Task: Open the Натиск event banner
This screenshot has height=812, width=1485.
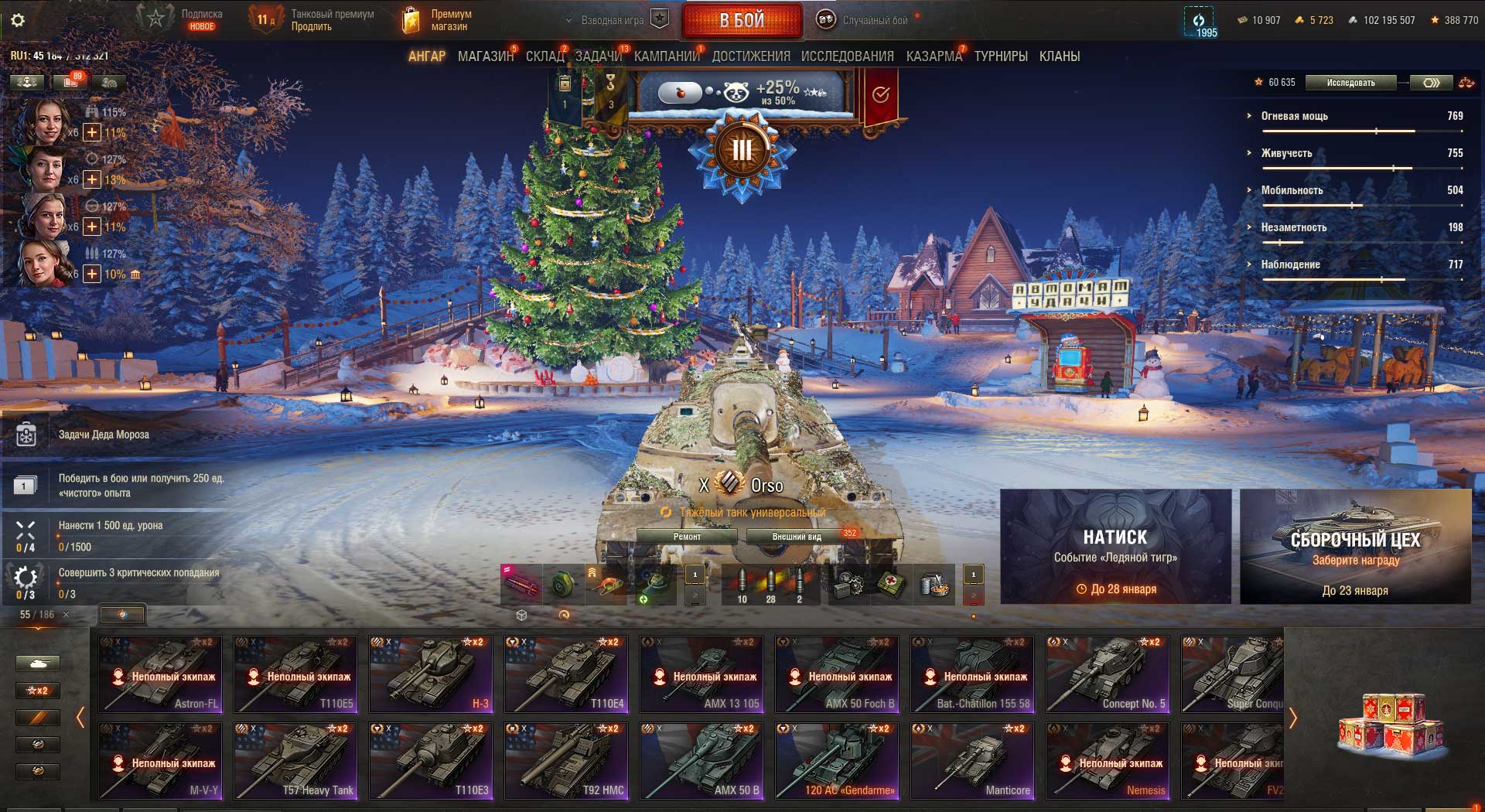Action: [x=1115, y=547]
